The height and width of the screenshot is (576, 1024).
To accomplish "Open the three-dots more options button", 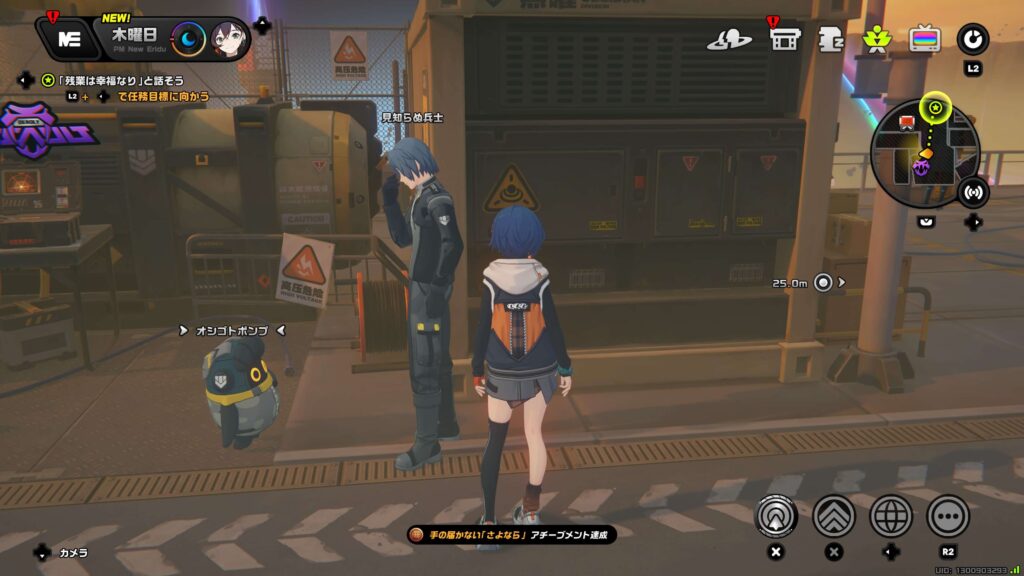I will pyautogui.click(x=948, y=515).
